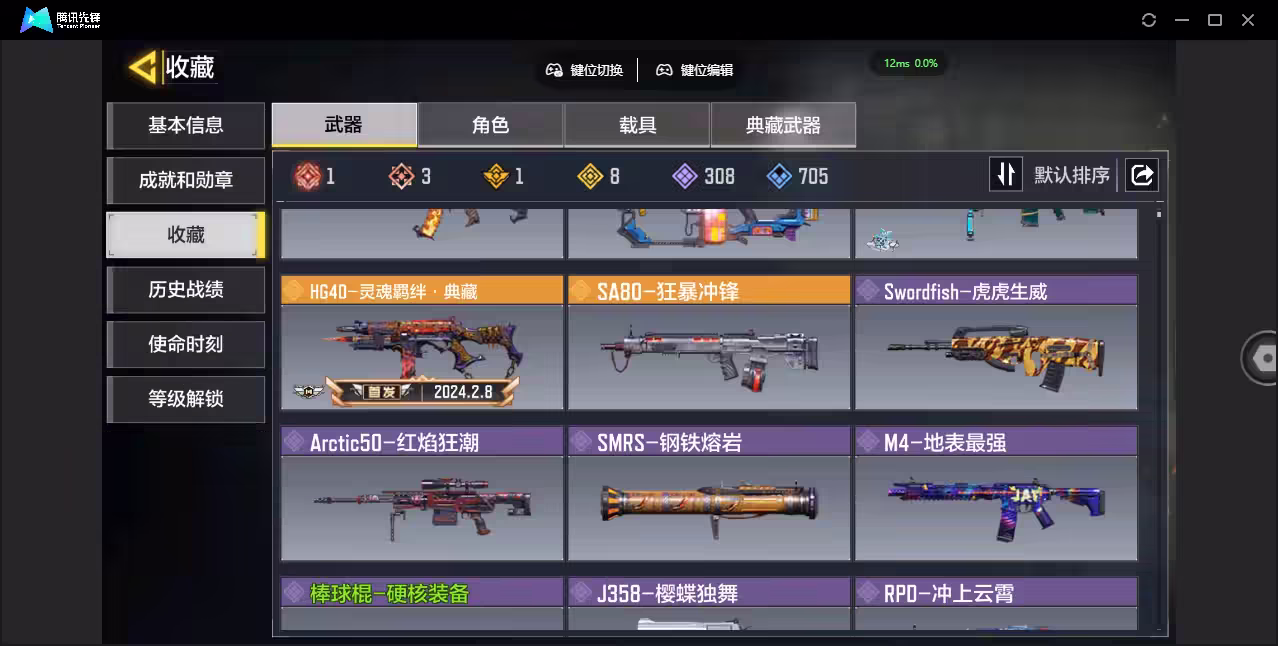This screenshot has width=1278, height=646.
Task: Show the 等级解锁 page
Action: (186, 400)
